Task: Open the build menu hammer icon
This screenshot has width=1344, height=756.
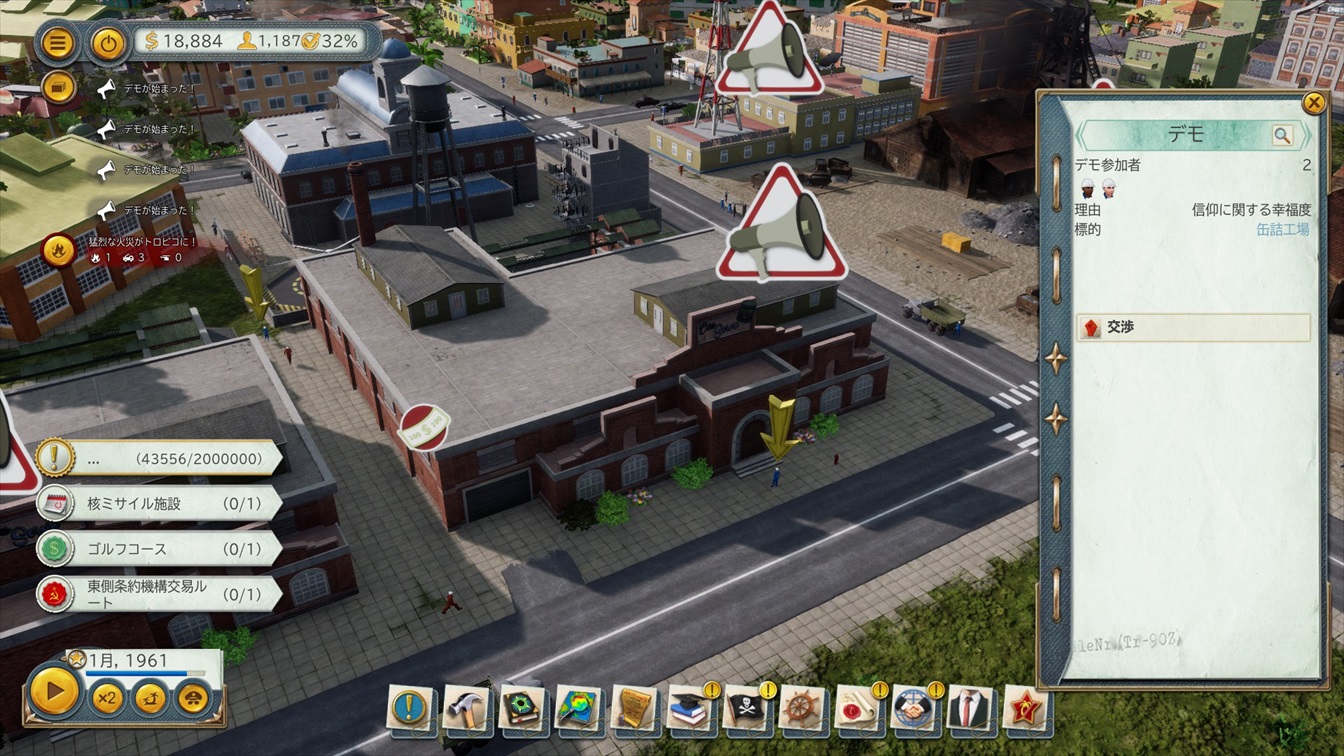Action: tap(465, 707)
